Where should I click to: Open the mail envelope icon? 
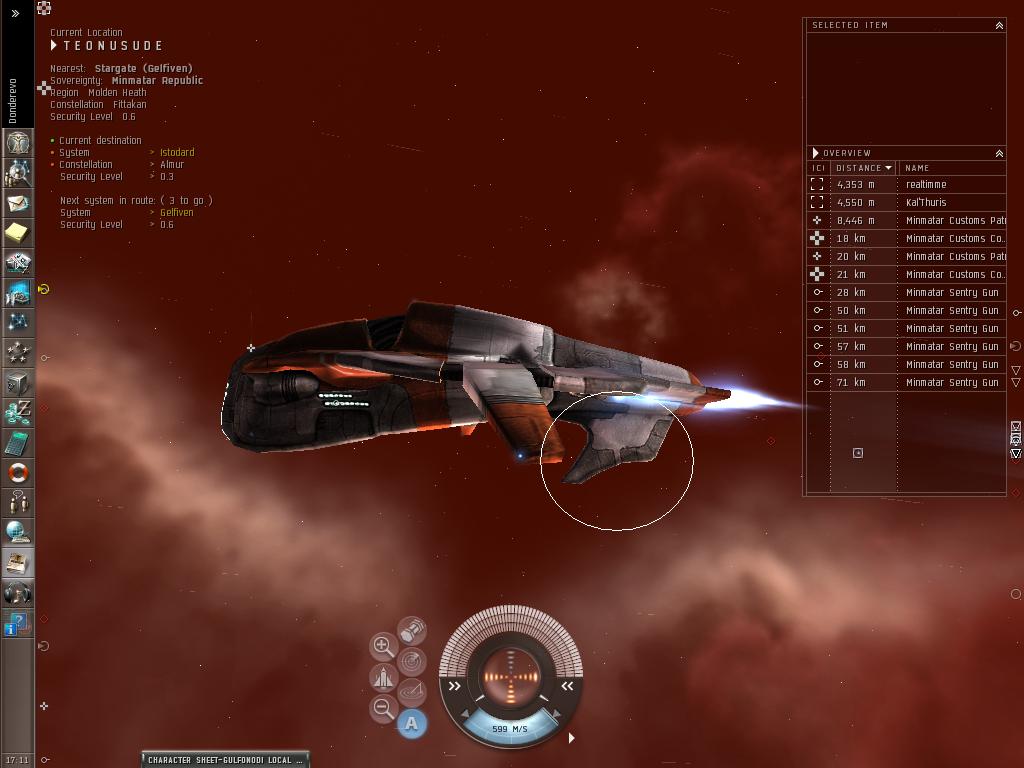click(17, 203)
